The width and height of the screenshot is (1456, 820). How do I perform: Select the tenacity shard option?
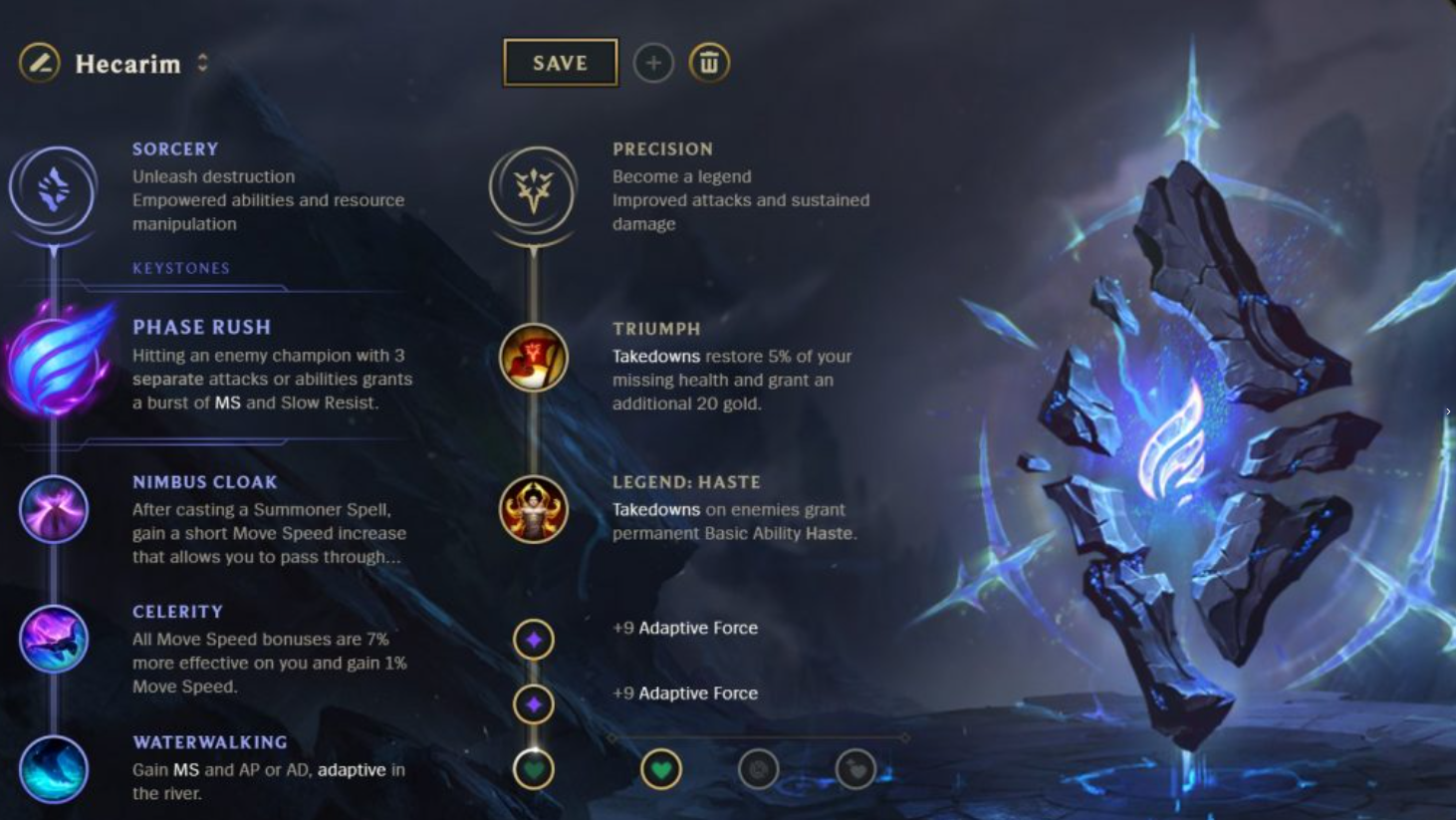pyautogui.click(x=758, y=769)
